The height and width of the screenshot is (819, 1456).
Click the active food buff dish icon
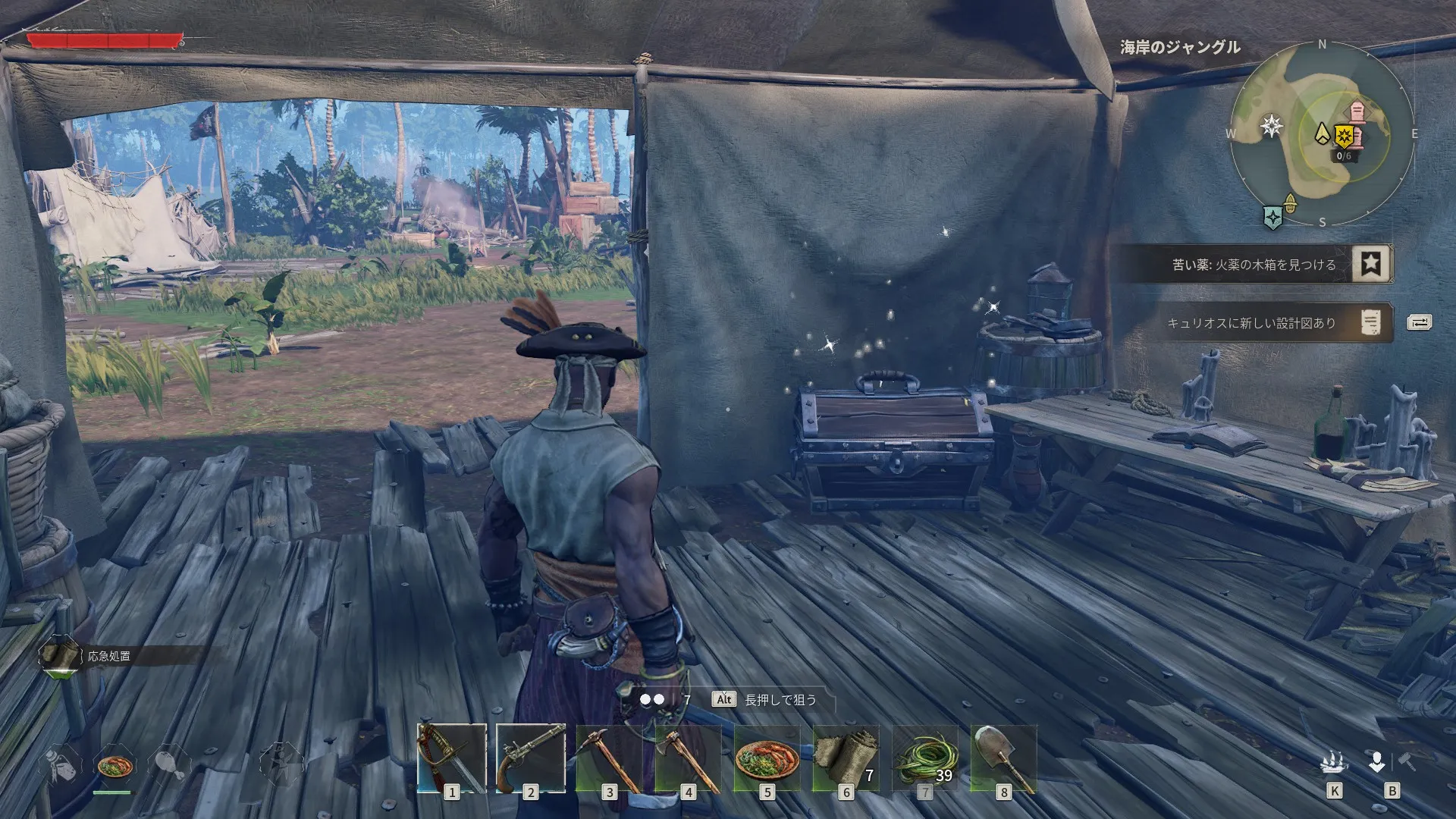(115, 764)
